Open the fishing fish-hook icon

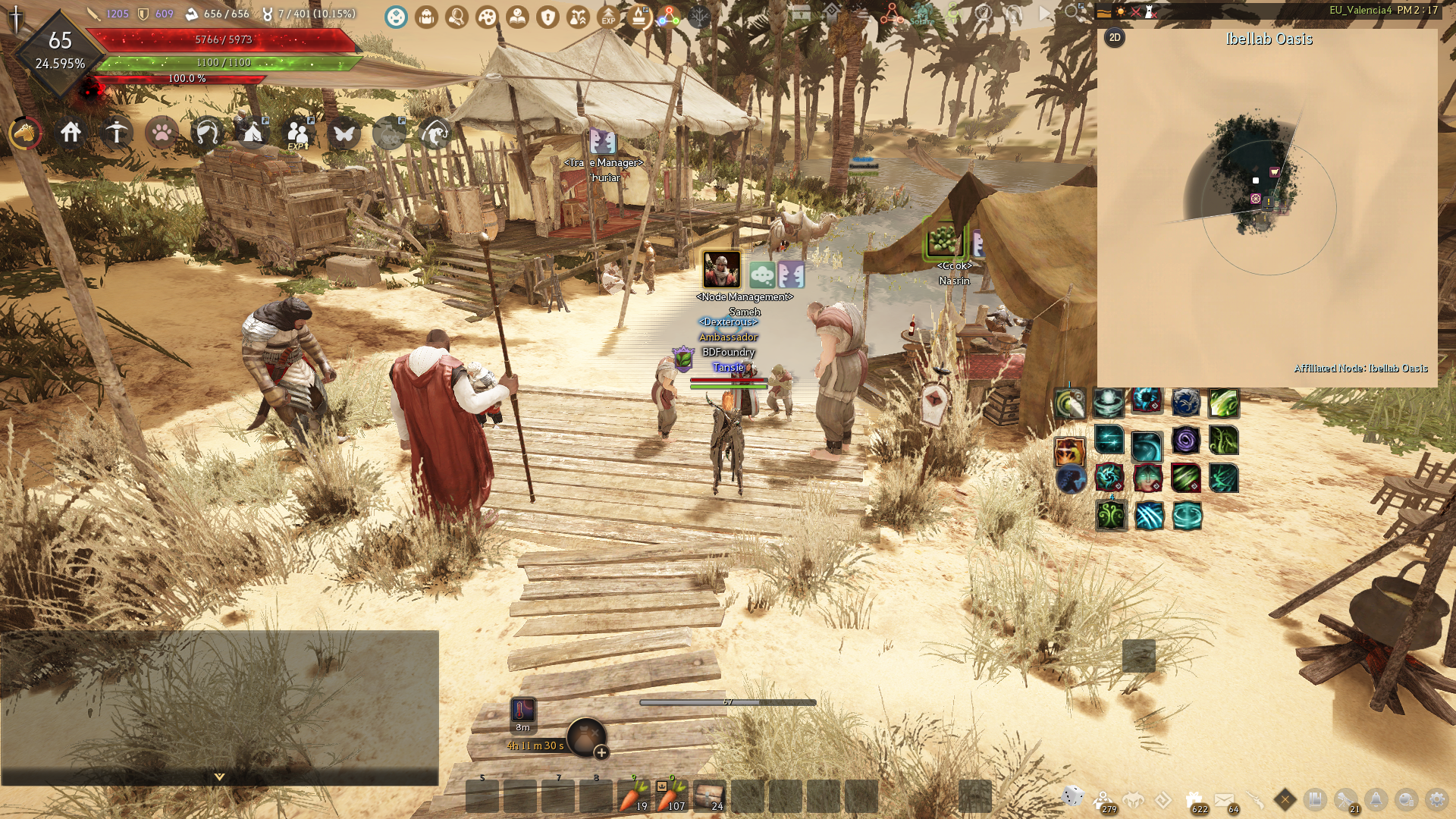point(435,133)
